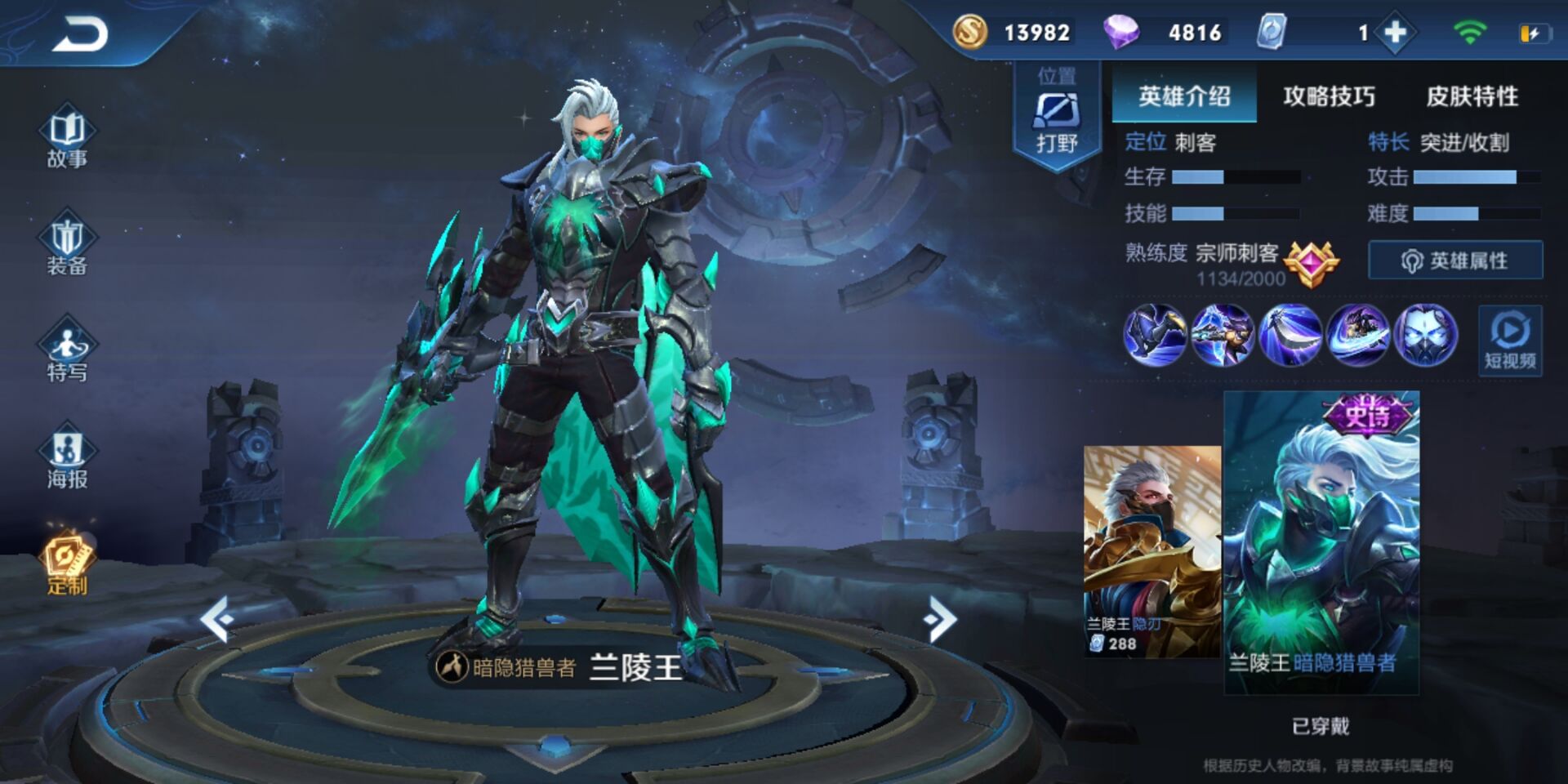Click the plus button to add vouchers
1568x784 pixels.
click(1395, 33)
